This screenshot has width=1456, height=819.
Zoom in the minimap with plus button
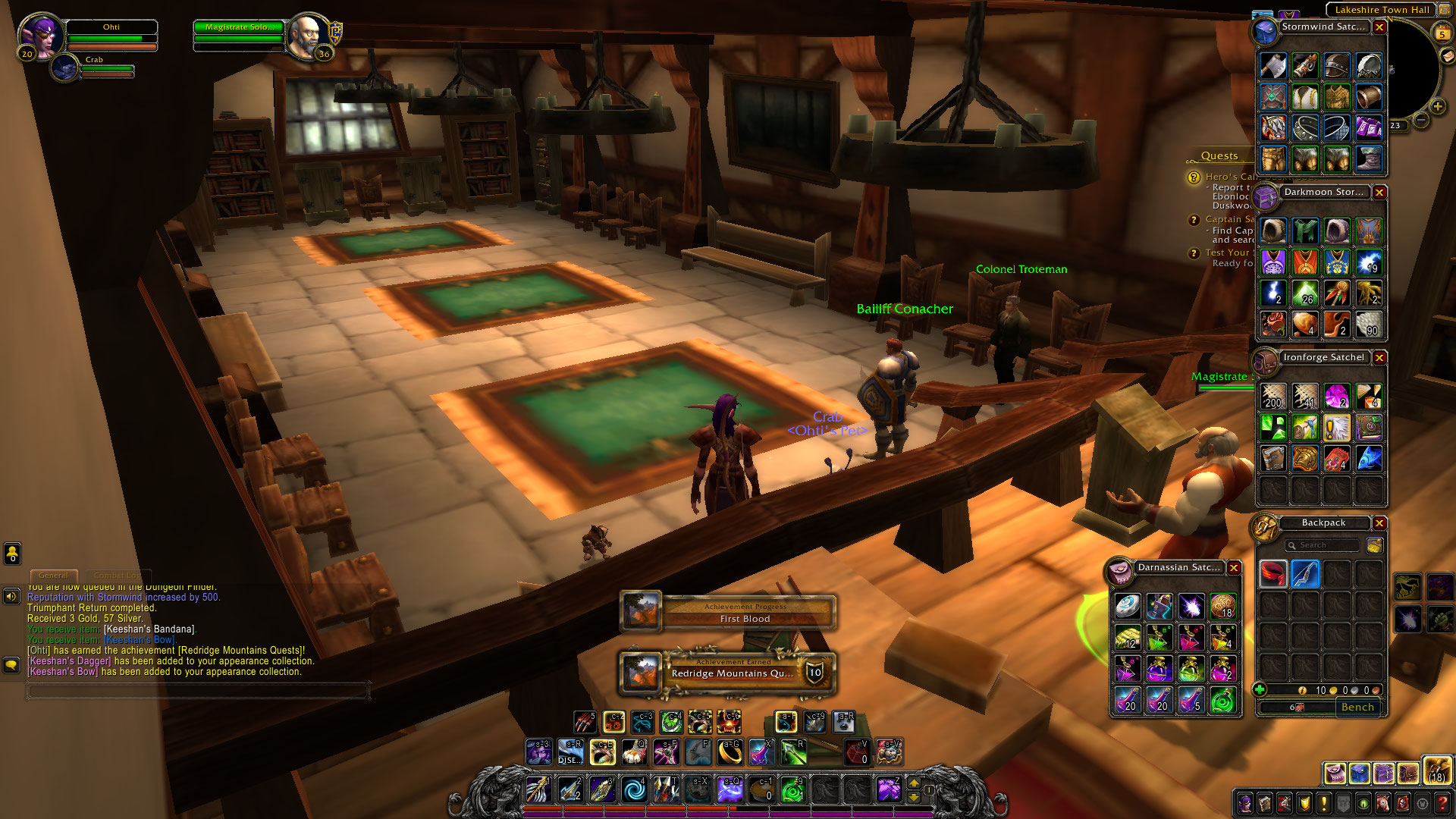[x=1437, y=106]
